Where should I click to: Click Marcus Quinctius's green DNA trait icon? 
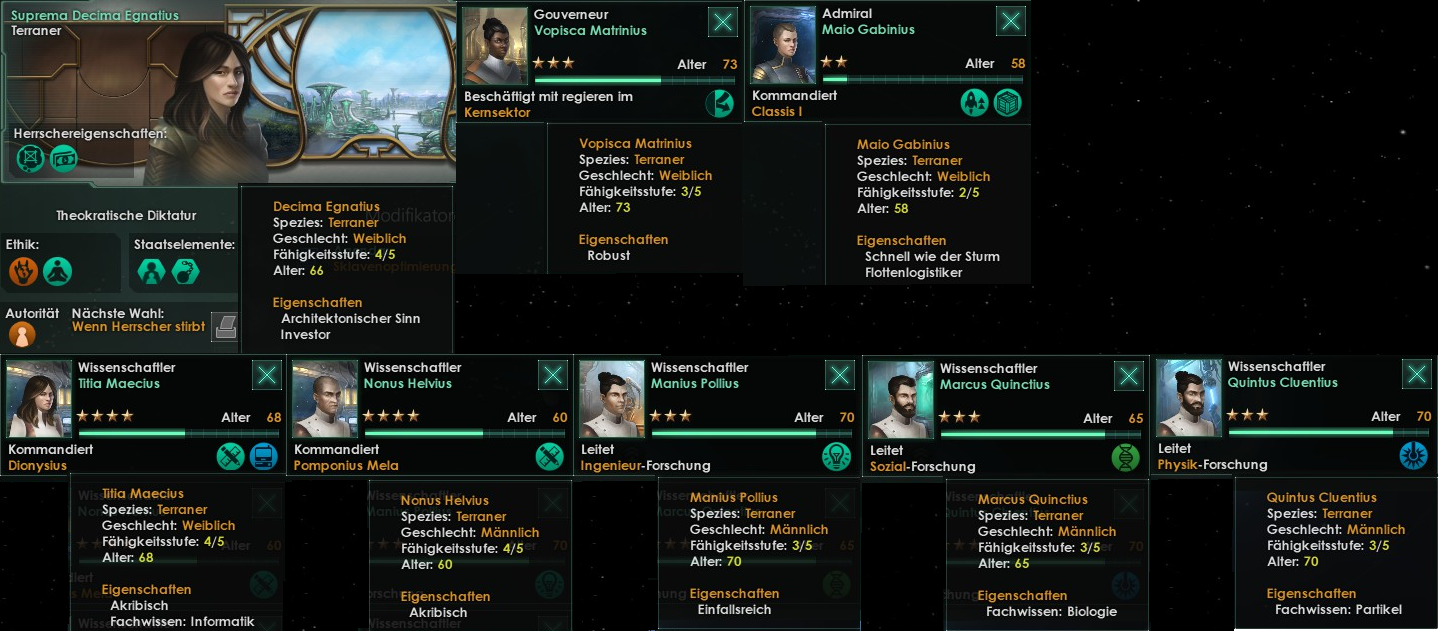tap(1125, 458)
